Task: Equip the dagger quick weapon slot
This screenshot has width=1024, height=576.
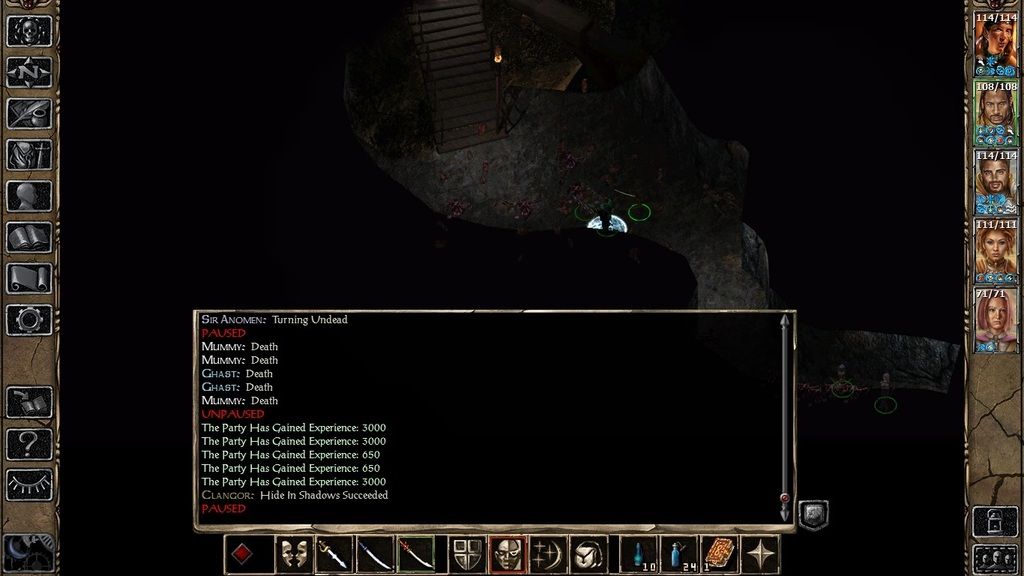Action: [x=333, y=554]
